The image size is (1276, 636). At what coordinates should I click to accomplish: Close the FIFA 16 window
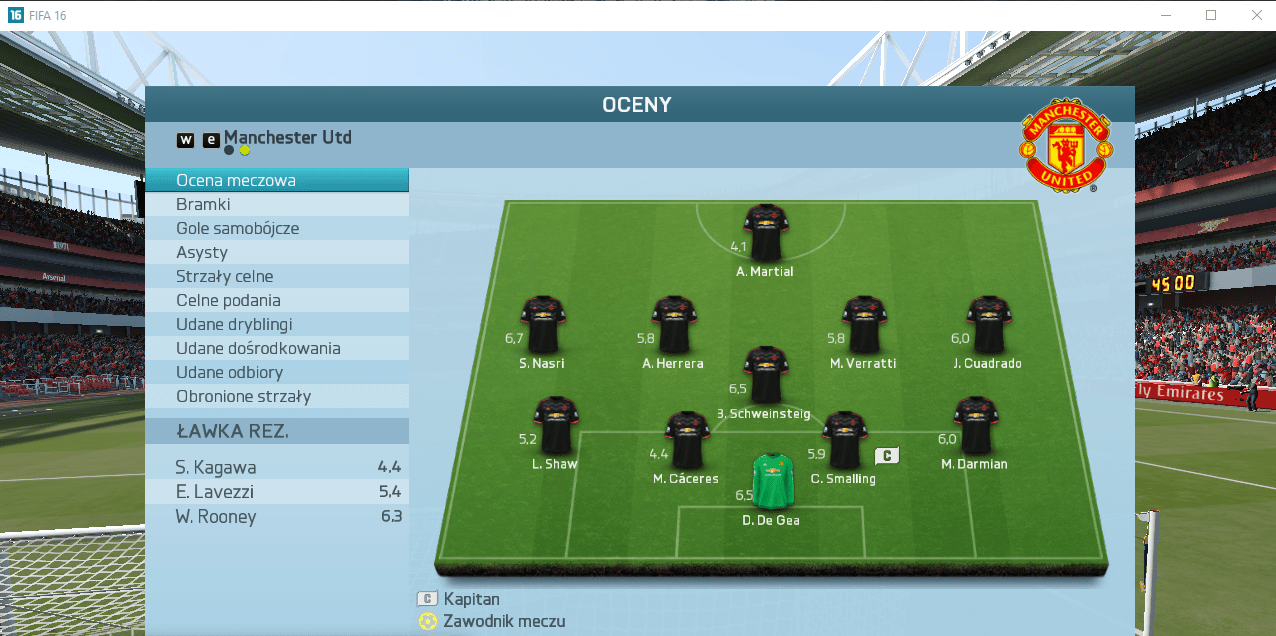pos(1256,15)
